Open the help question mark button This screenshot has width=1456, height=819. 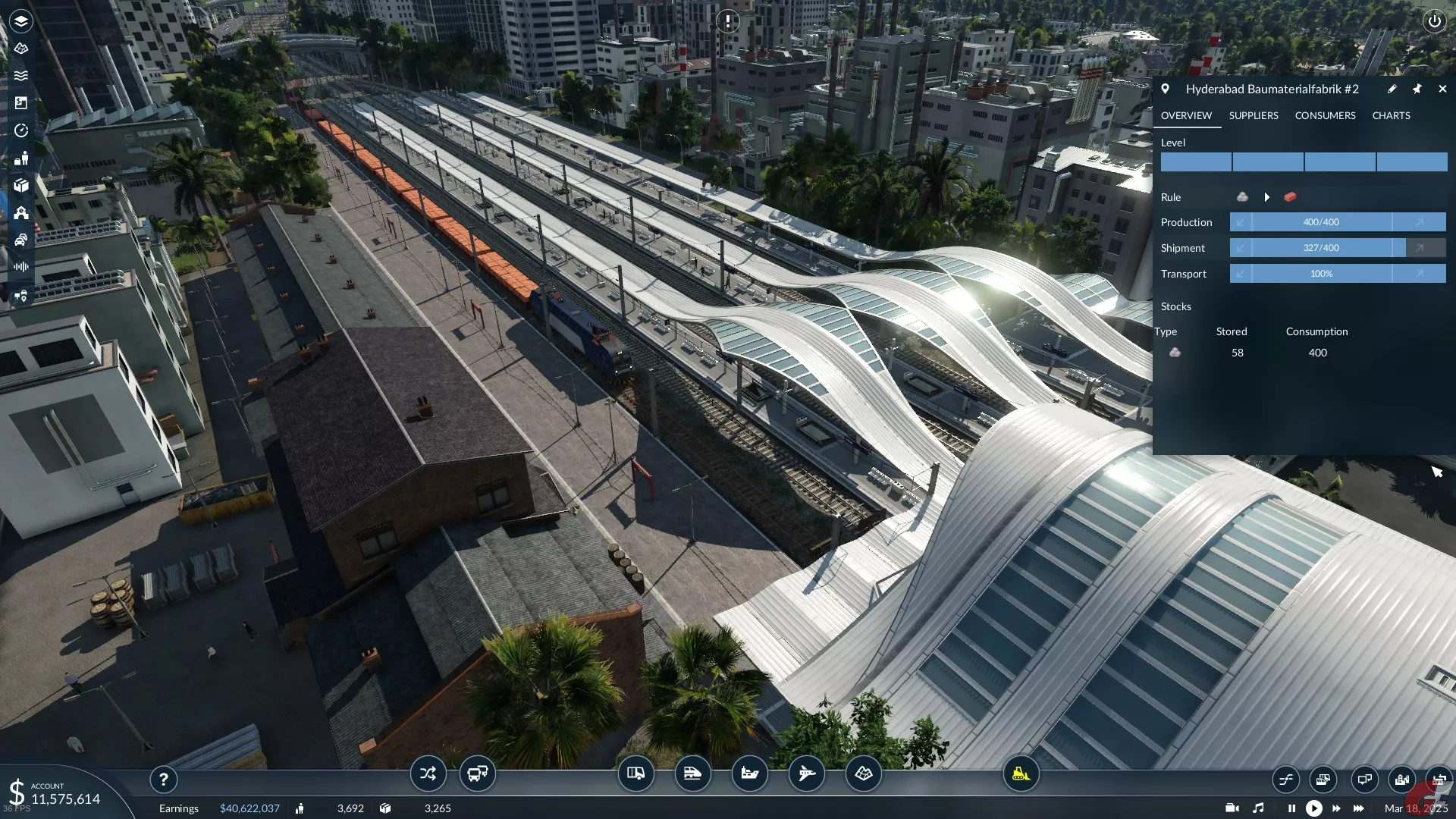pos(163,779)
